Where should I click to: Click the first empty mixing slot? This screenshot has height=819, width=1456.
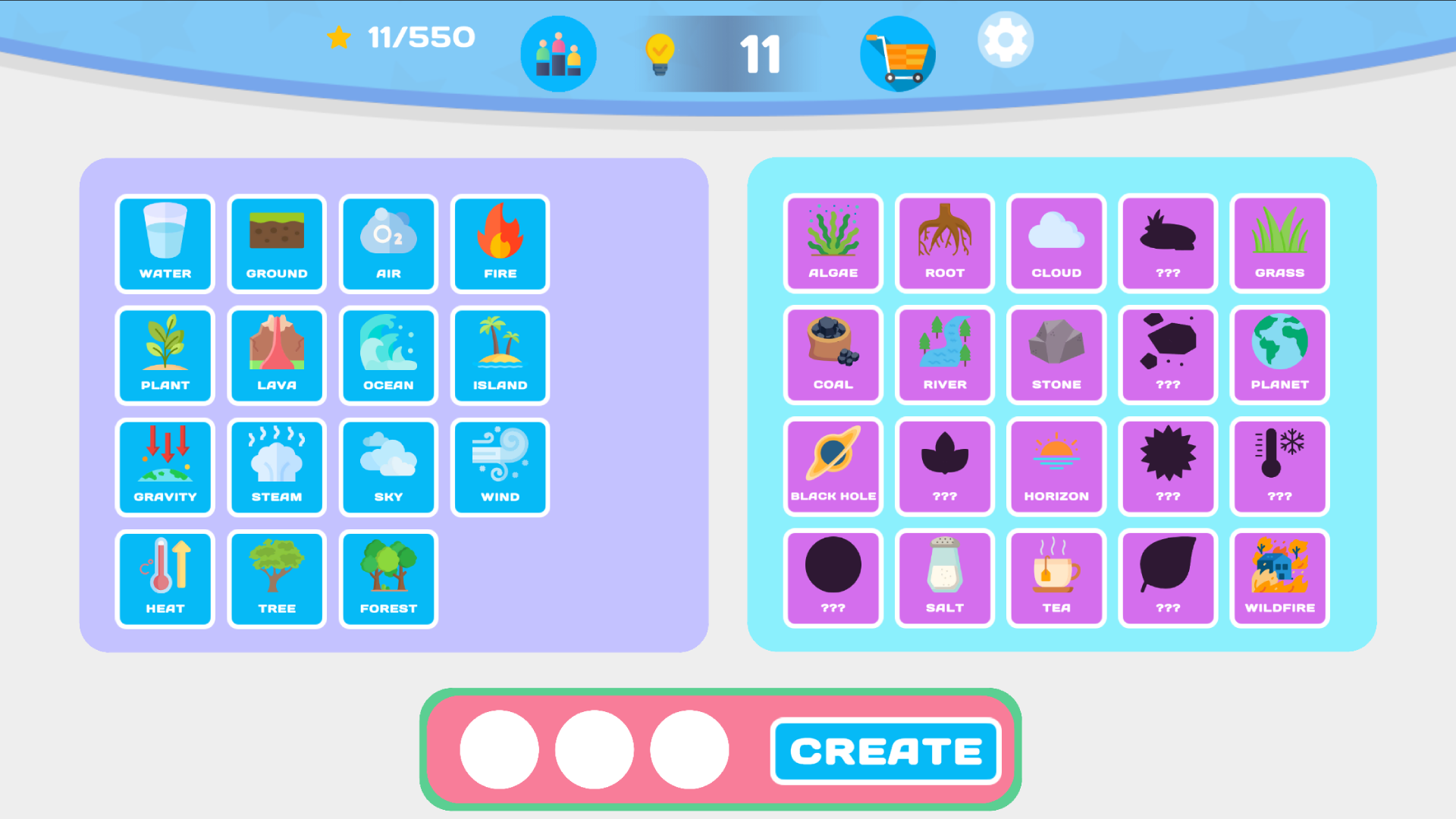pyautogui.click(x=498, y=749)
